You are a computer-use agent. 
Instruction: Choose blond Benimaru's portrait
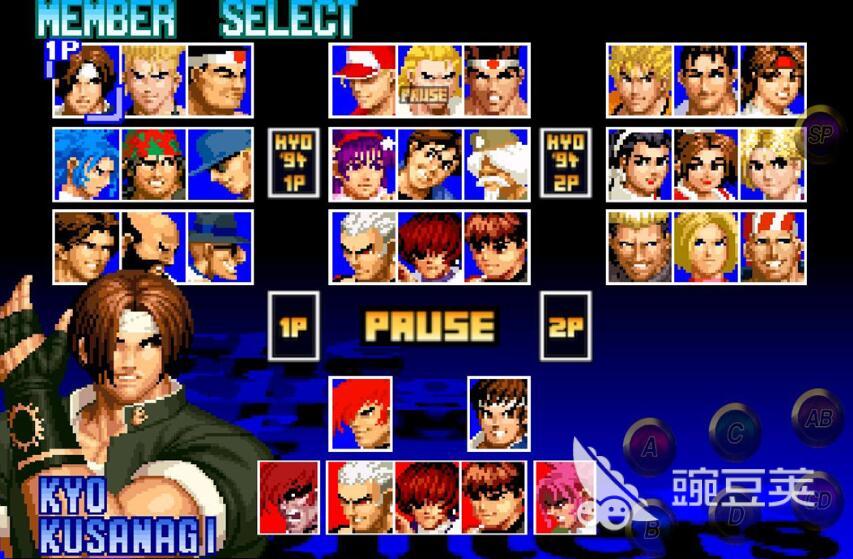[153, 79]
